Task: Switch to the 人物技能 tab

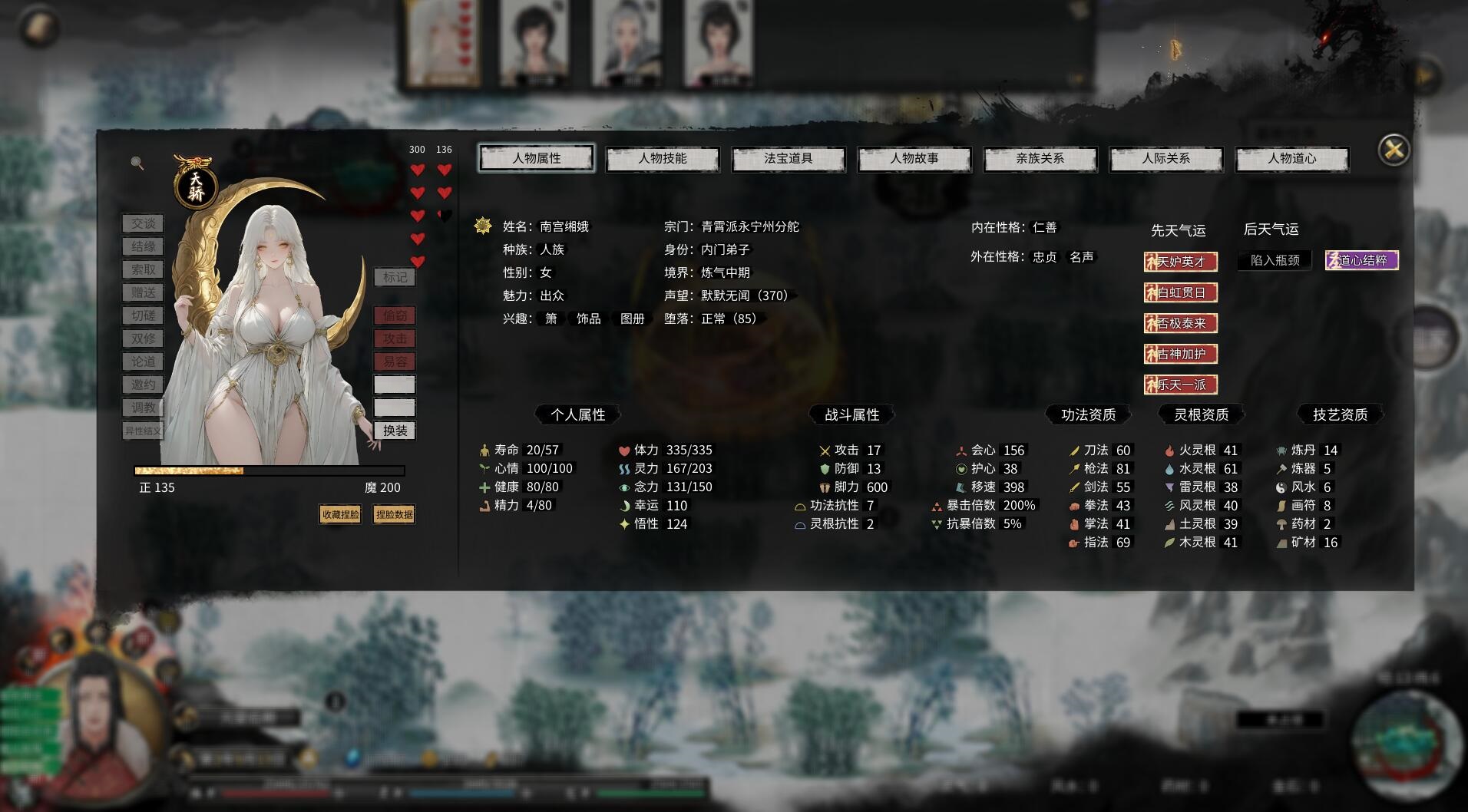Action: tap(663, 159)
